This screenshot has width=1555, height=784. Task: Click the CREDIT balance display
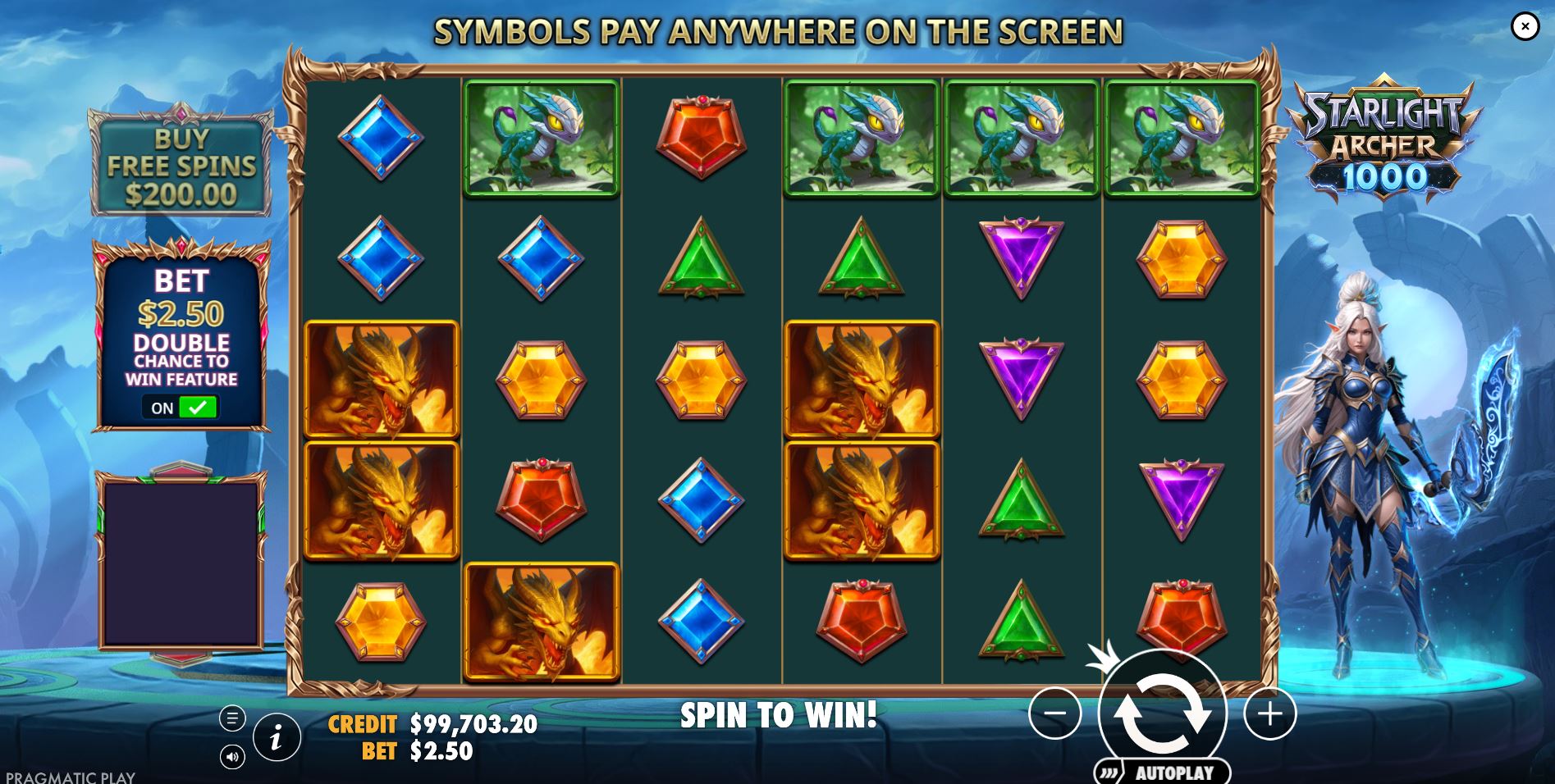(x=432, y=724)
